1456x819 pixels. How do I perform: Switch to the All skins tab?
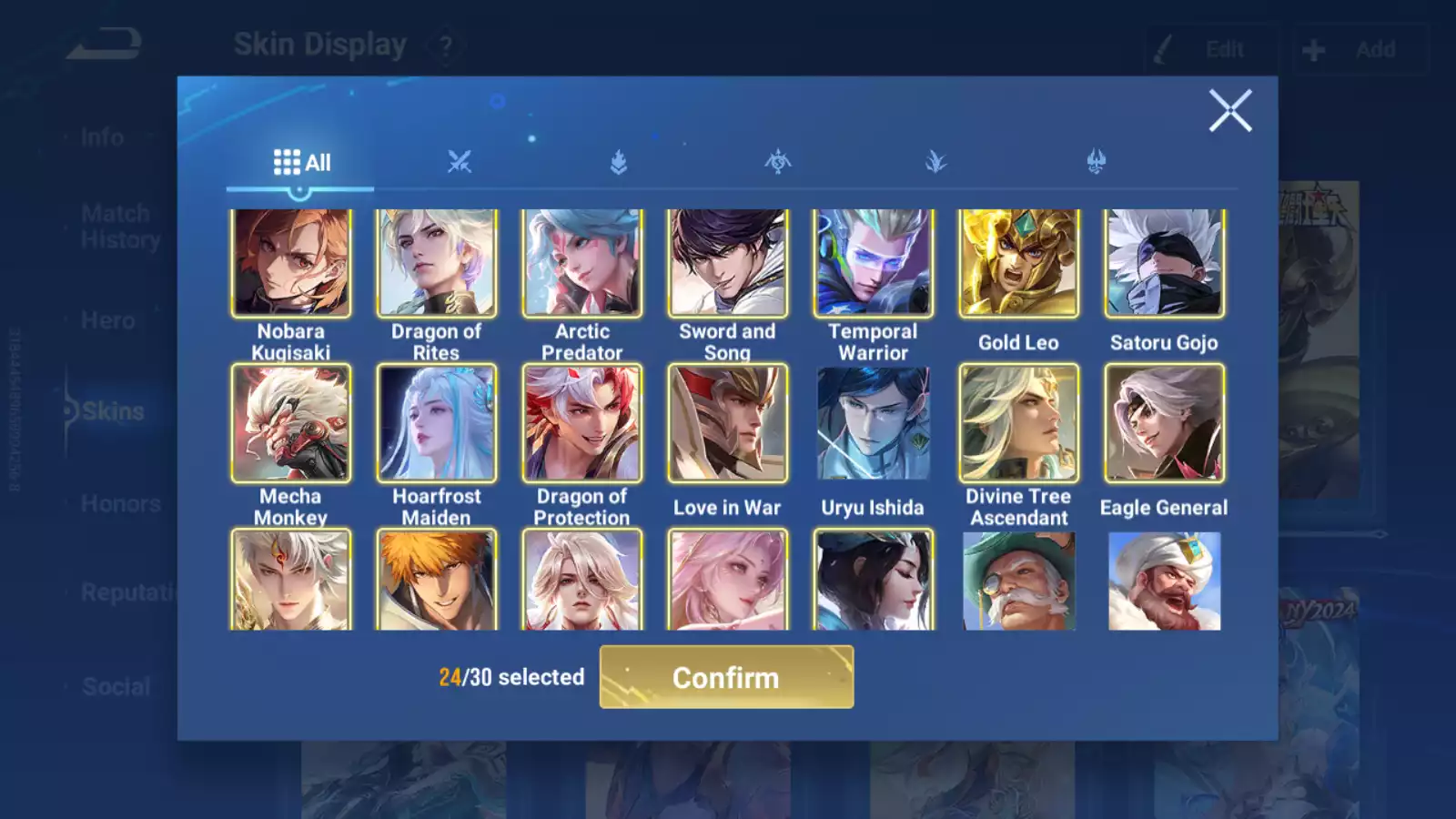(301, 163)
